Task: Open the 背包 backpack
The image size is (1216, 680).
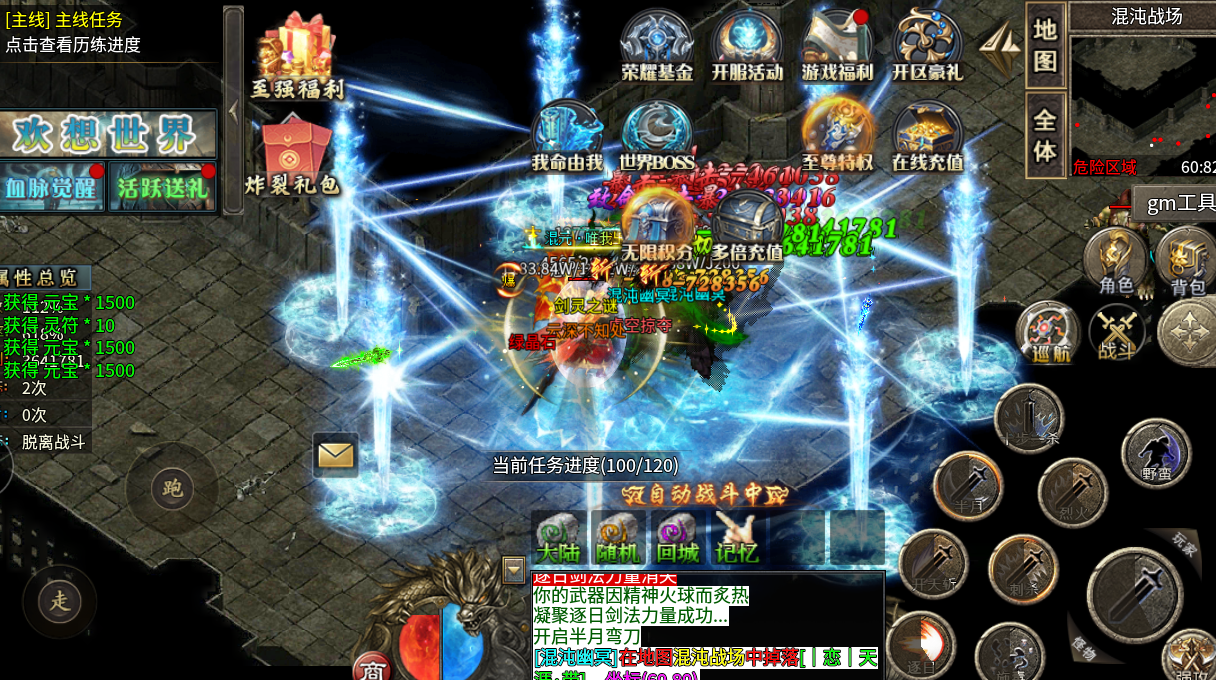Action: [1187, 262]
